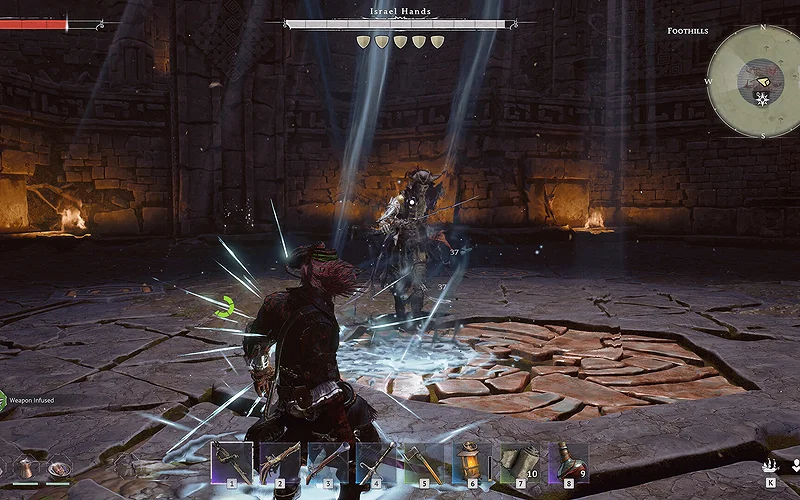Select the cutlass sword in hotbar slot 1
Screen dimensions: 800x500
(231, 463)
